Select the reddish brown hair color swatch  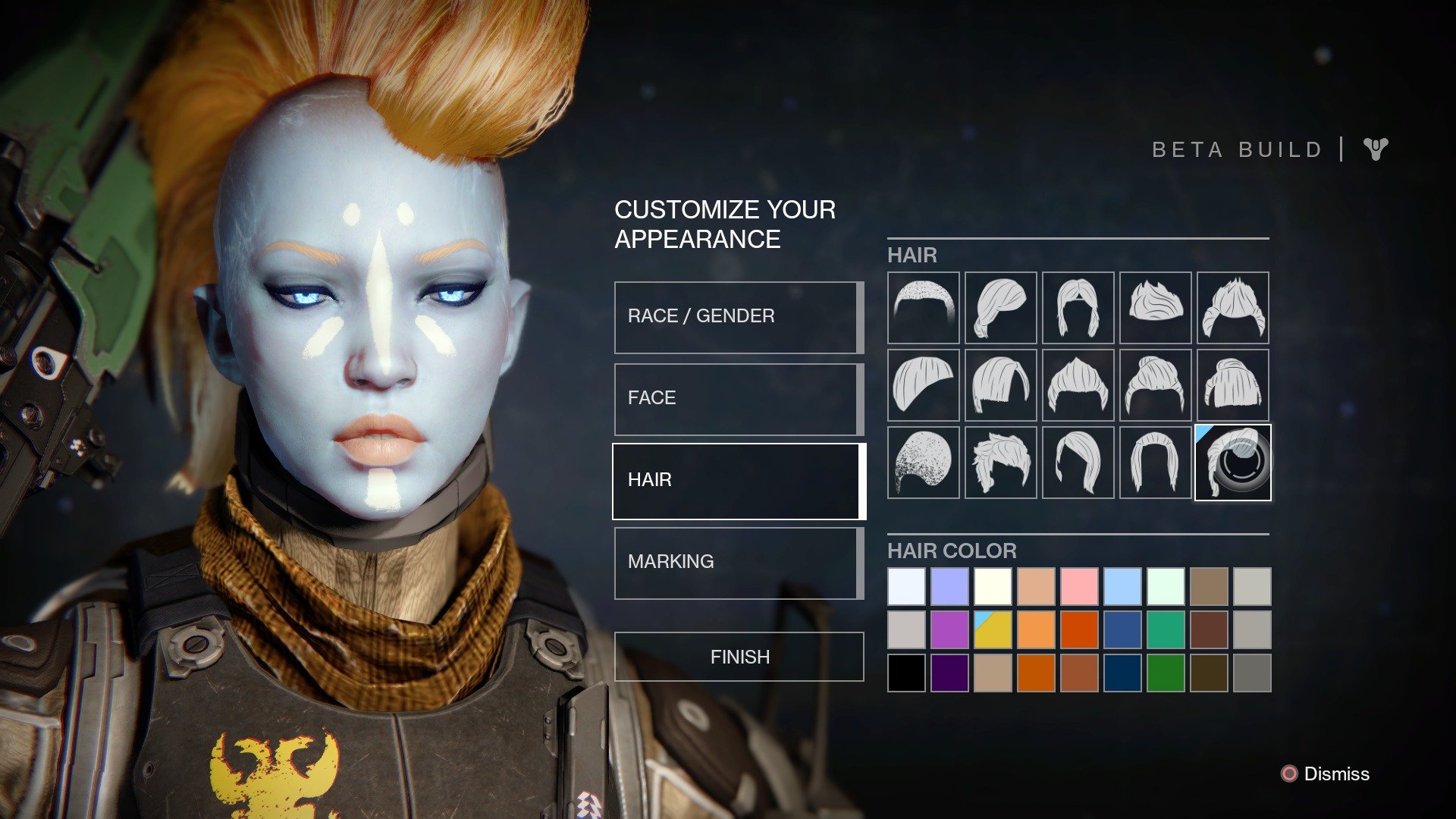tap(1208, 629)
